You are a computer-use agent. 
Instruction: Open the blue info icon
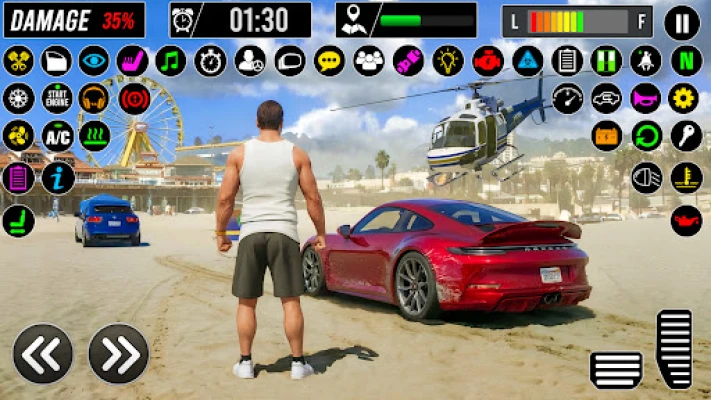57,177
